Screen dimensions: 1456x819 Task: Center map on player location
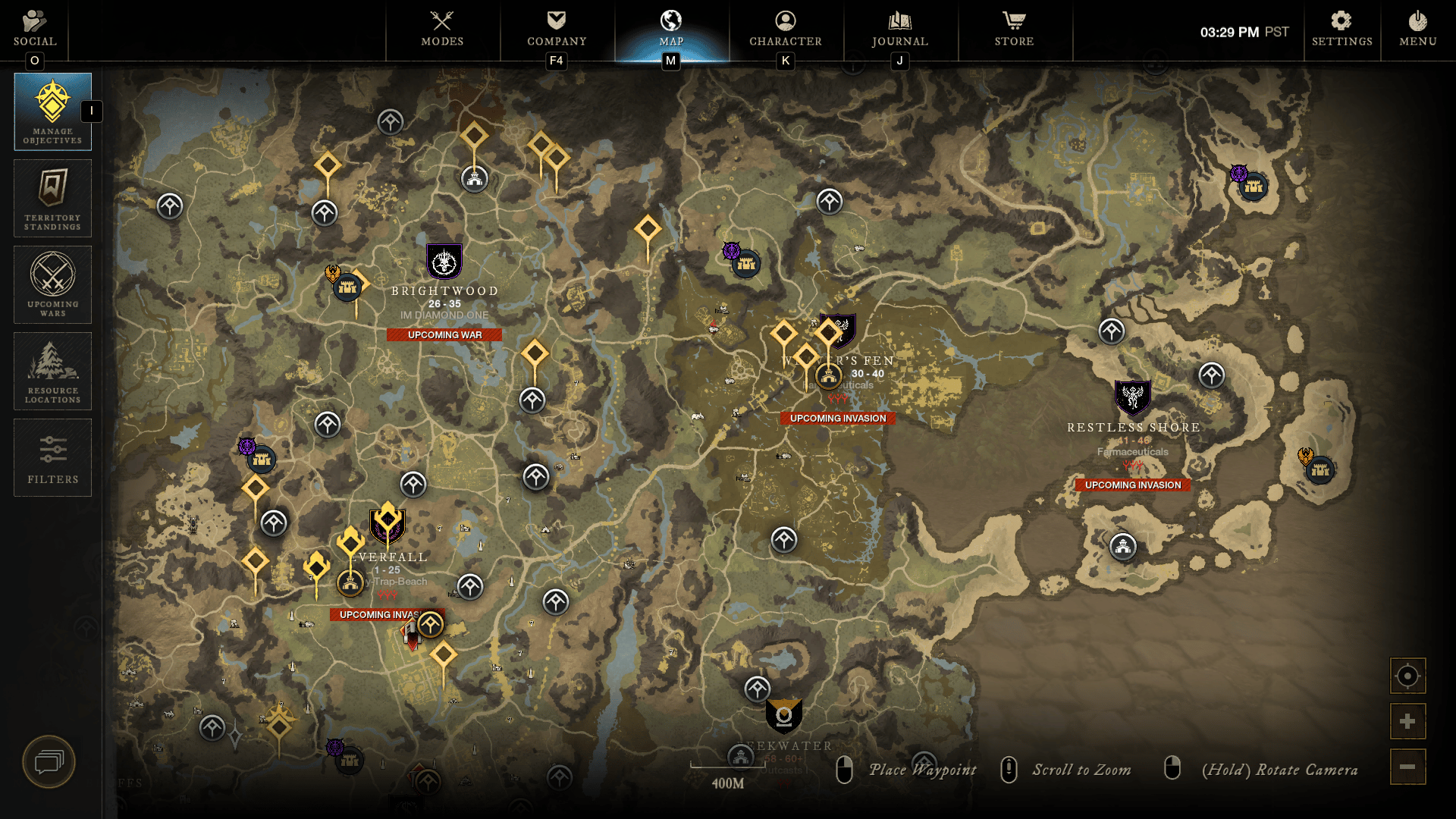coord(1407,676)
